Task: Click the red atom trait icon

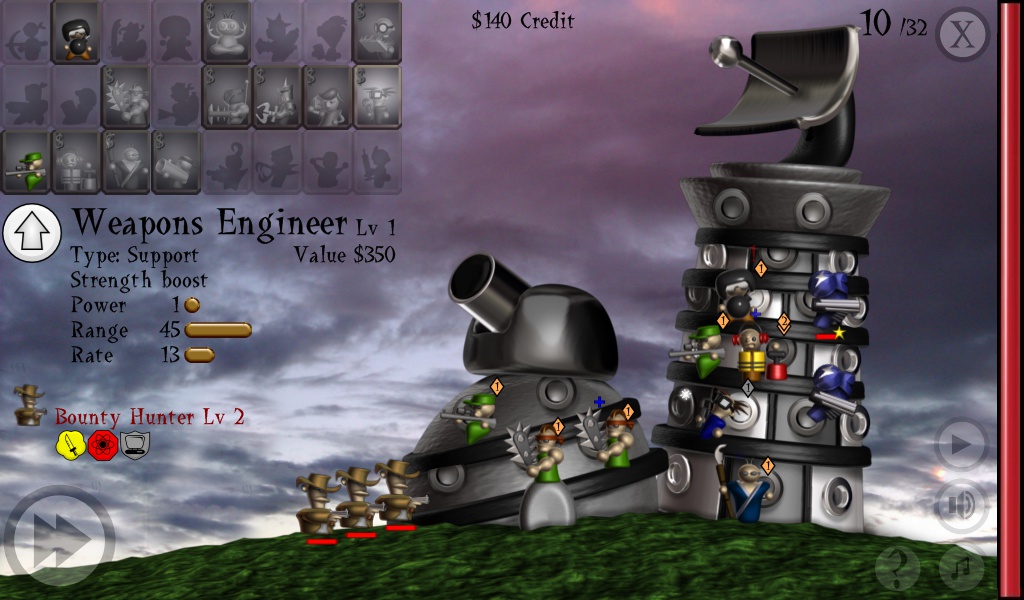Action: coord(102,446)
